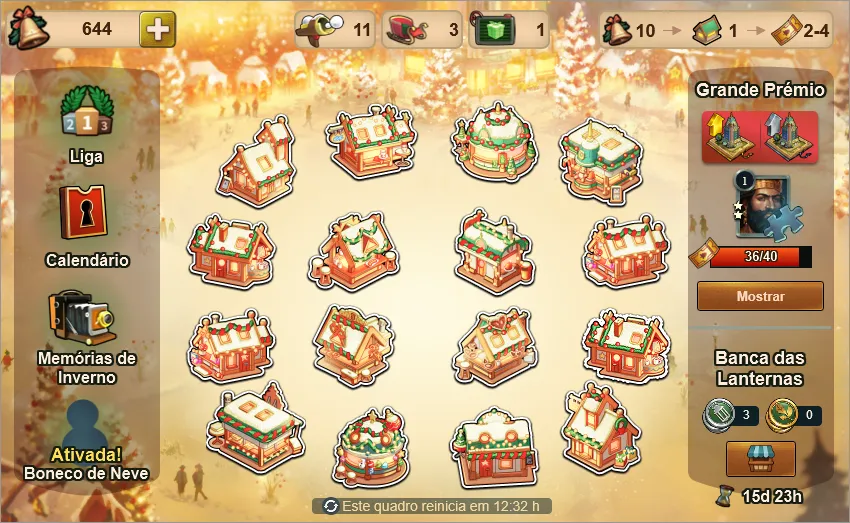This screenshot has width=850, height=523.
Task: Select the bearded character puzzle portrait
Action: (762, 206)
